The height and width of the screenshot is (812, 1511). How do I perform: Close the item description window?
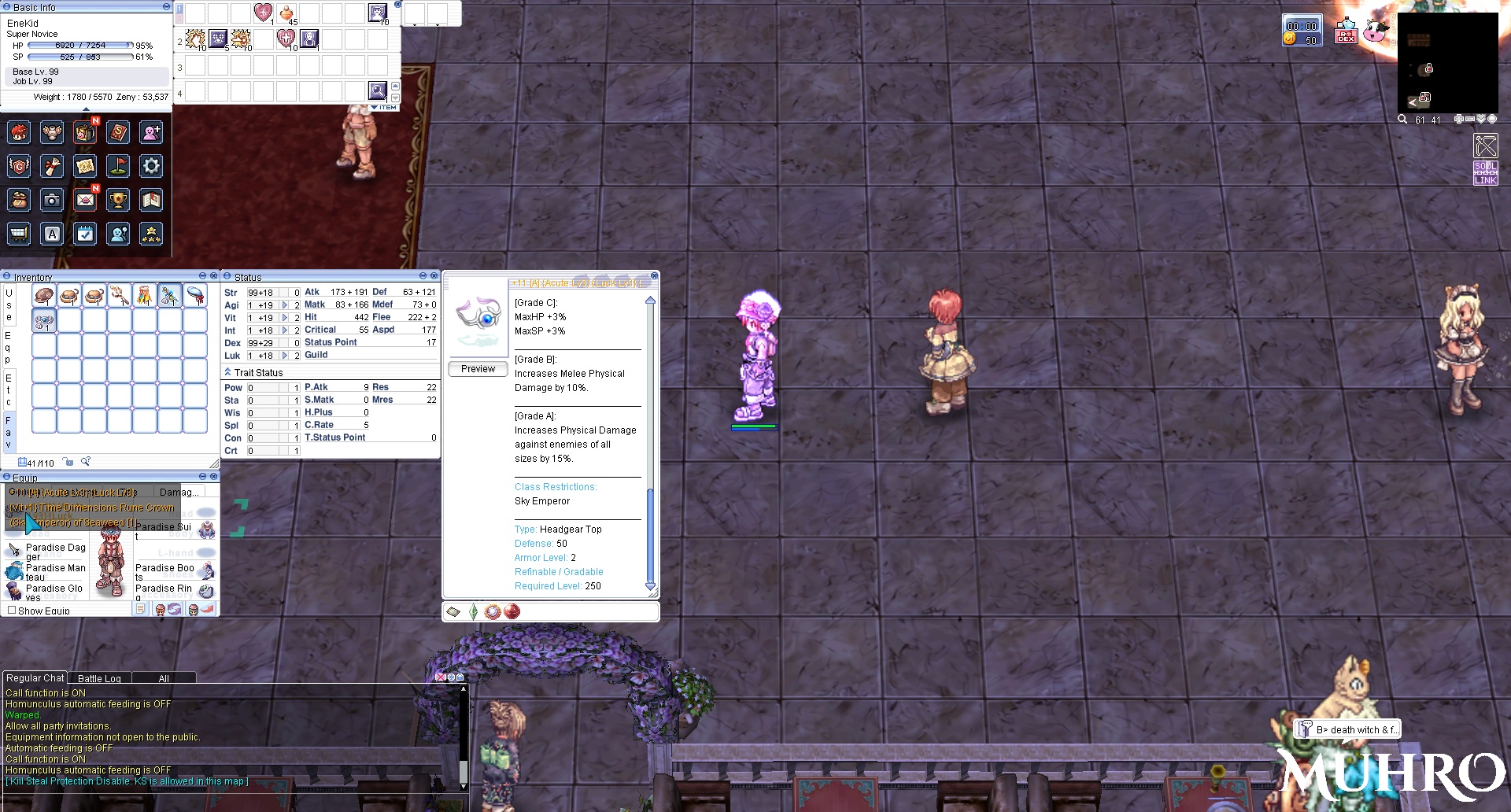pos(654,276)
